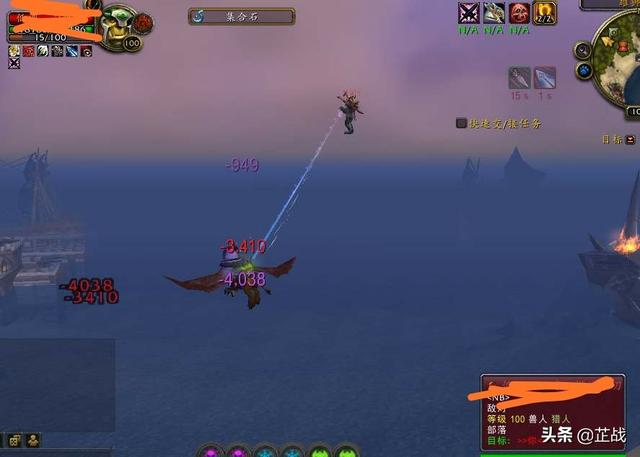Toggle the 快速交/接任务 checkbox
Screen dimensions: 640x457
(x=461, y=123)
